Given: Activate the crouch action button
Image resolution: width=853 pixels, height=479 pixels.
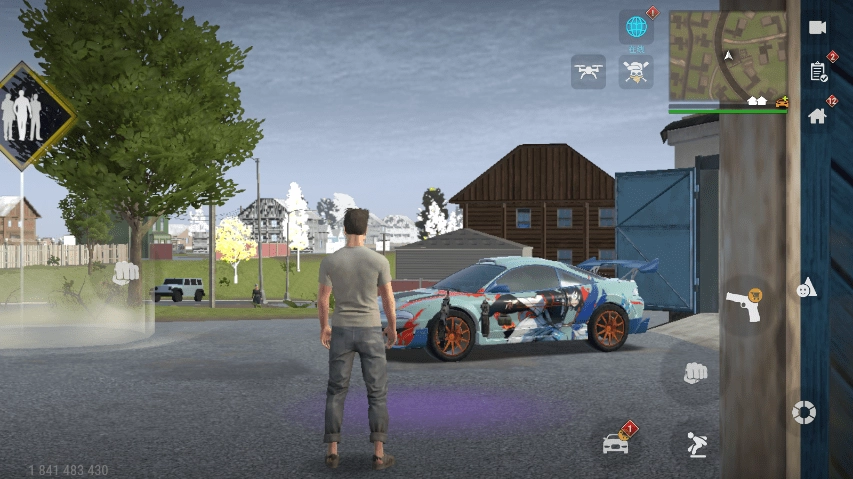Looking at the screenshot, I should coord(697,444).
